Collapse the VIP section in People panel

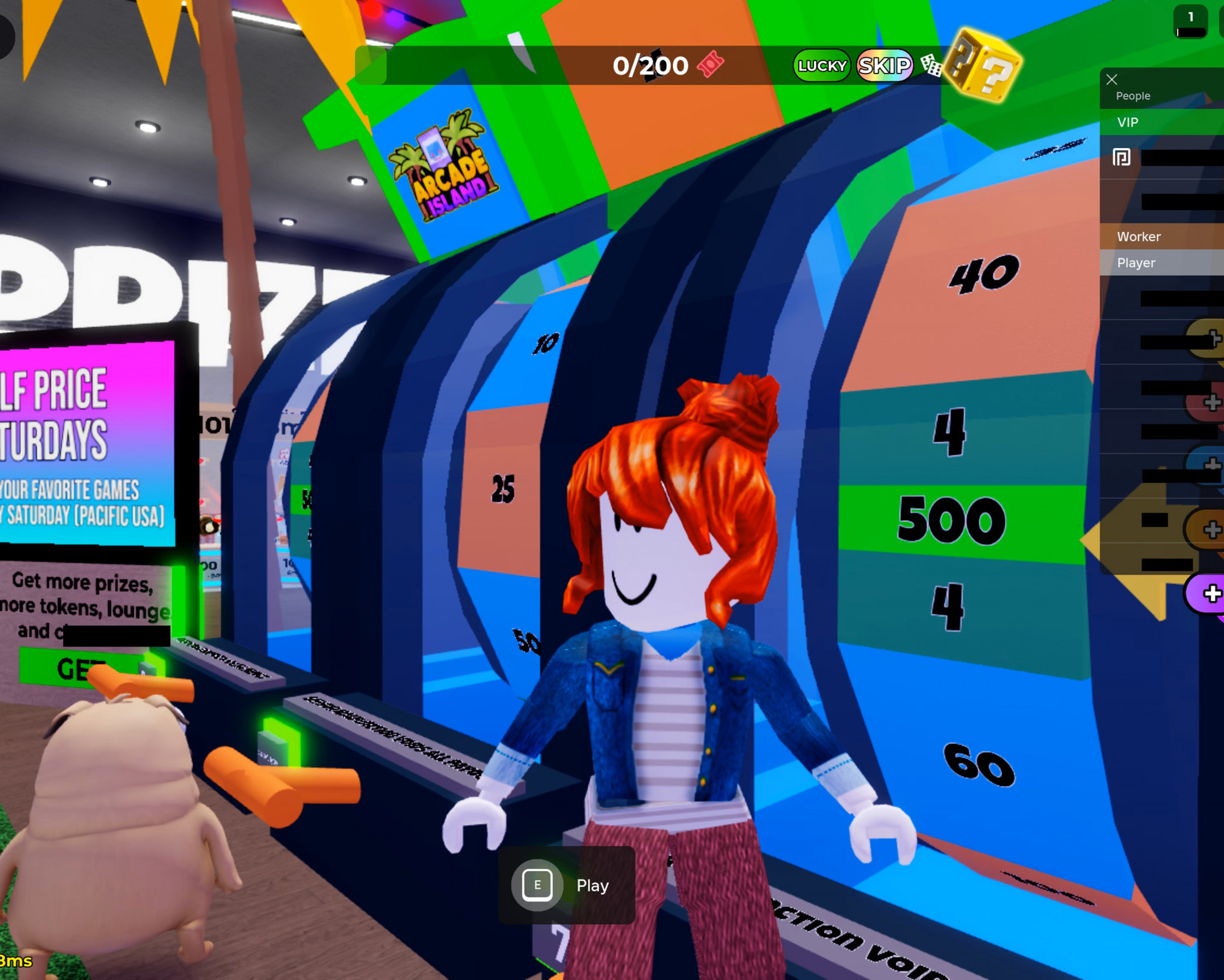[x=1128, y=122]
